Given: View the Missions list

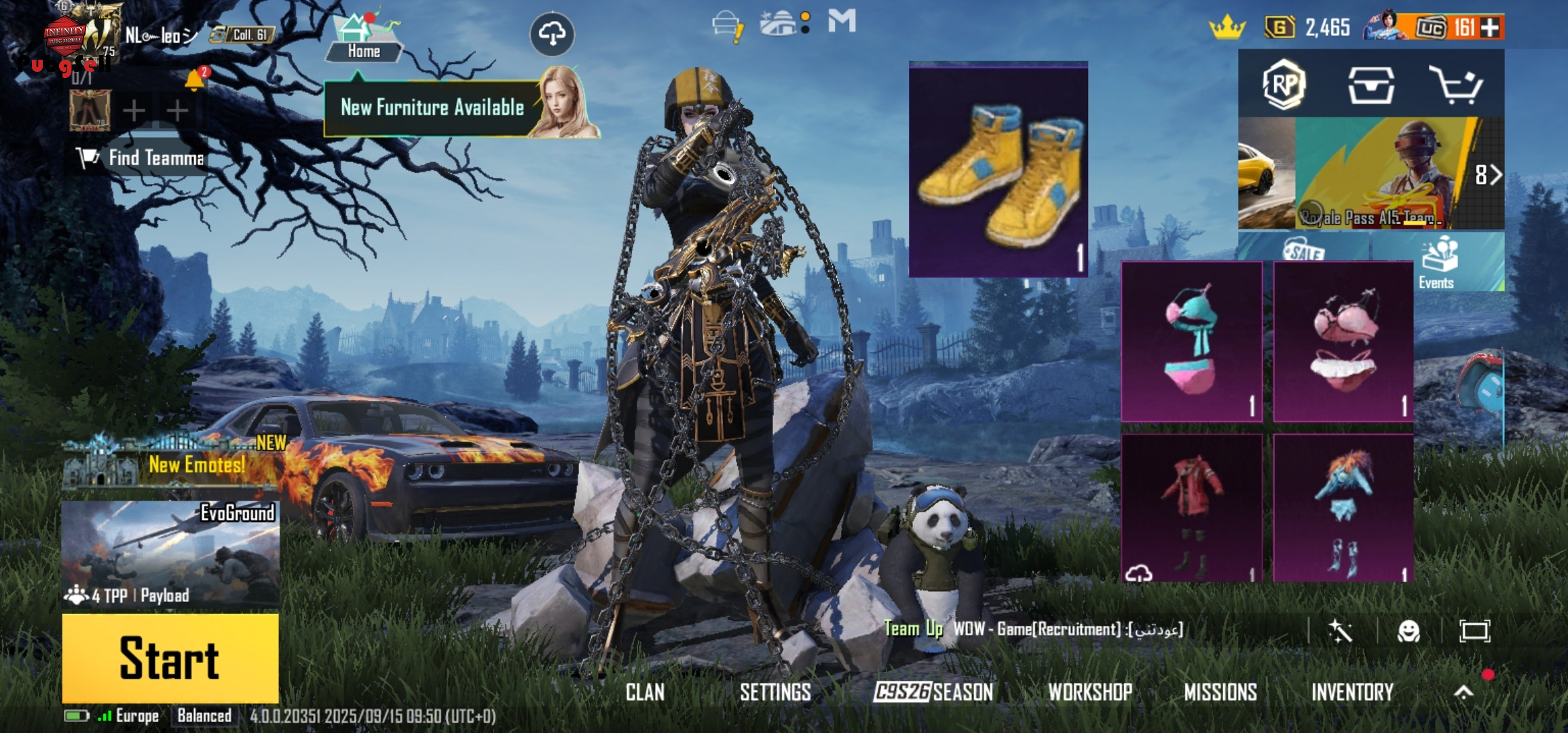Looking at the screenshot, I should (x=1220, y=692).
